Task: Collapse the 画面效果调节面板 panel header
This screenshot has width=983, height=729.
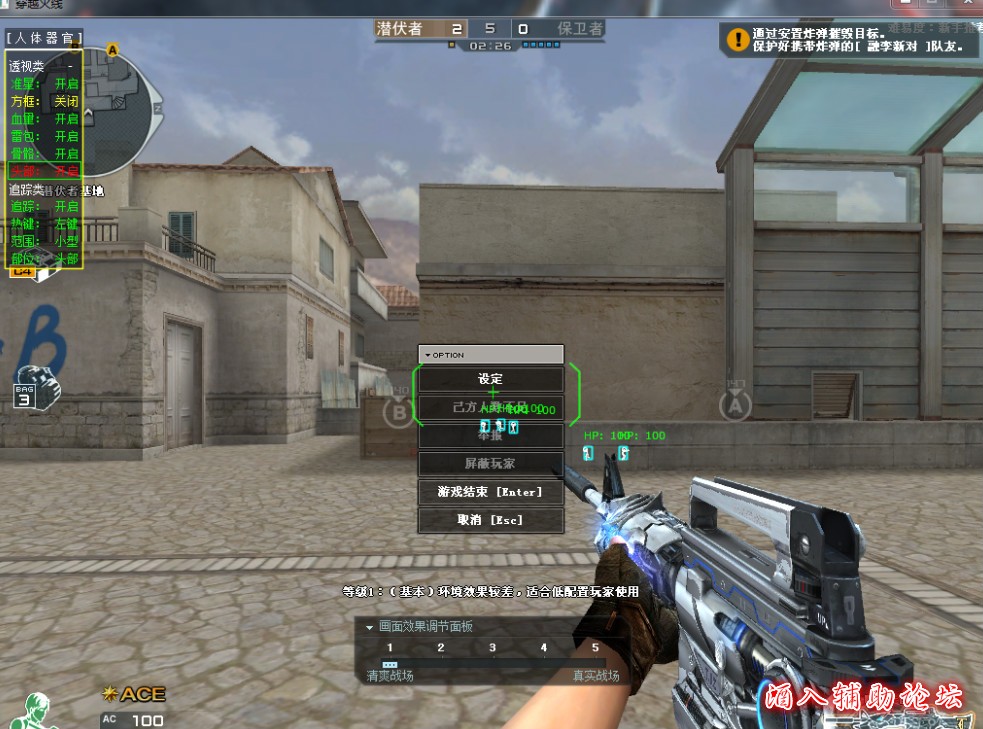Action: pyautogui.click(x=370, y=627)
